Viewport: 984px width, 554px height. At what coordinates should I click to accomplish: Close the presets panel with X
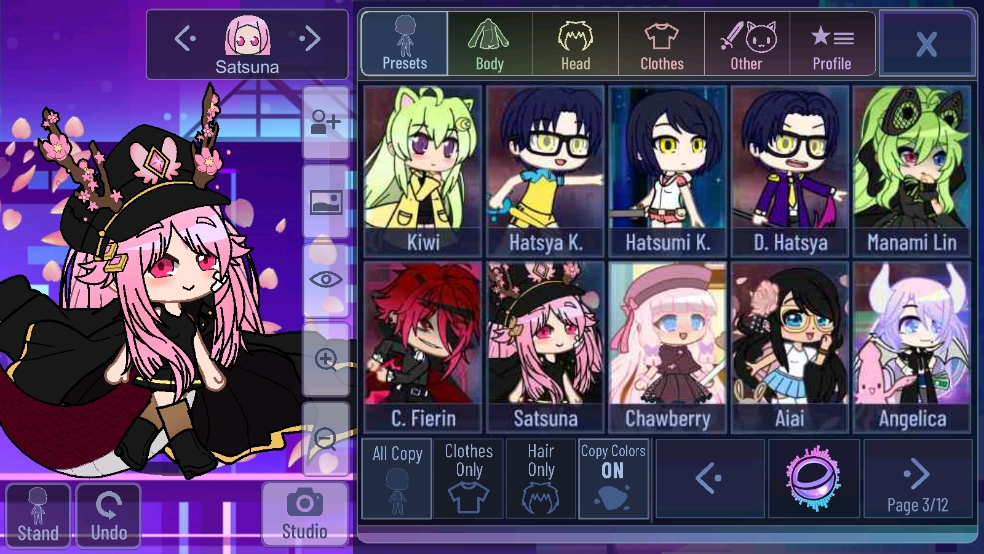tap(926, 44)
